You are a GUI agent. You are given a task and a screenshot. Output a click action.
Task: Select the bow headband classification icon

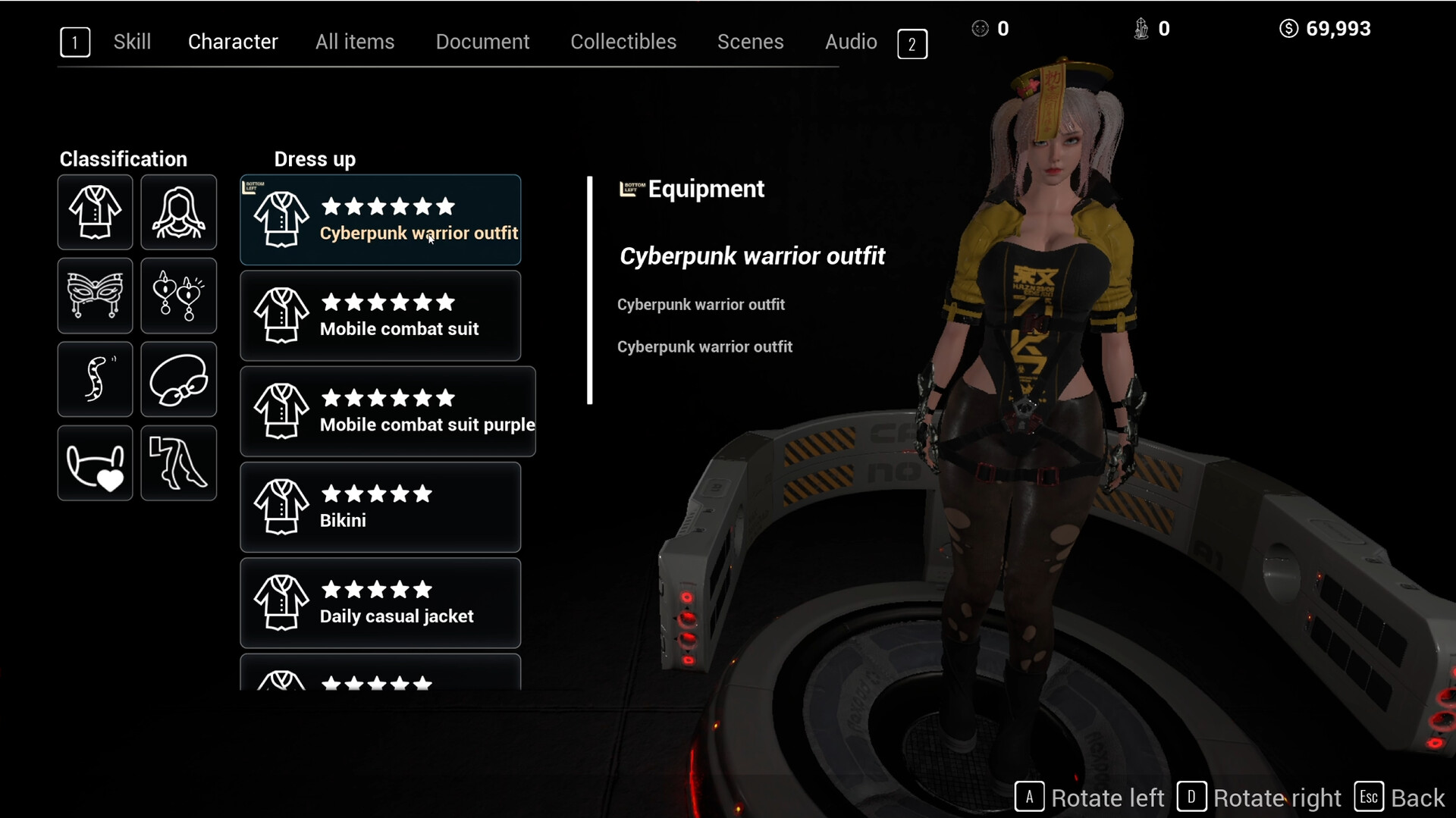179,379
